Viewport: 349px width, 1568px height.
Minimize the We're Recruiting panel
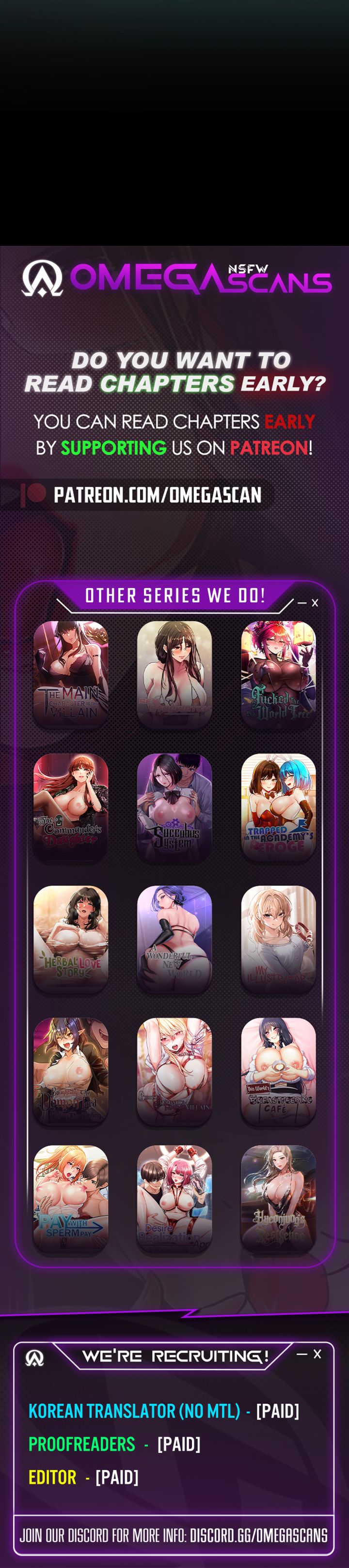[301, 1355]
